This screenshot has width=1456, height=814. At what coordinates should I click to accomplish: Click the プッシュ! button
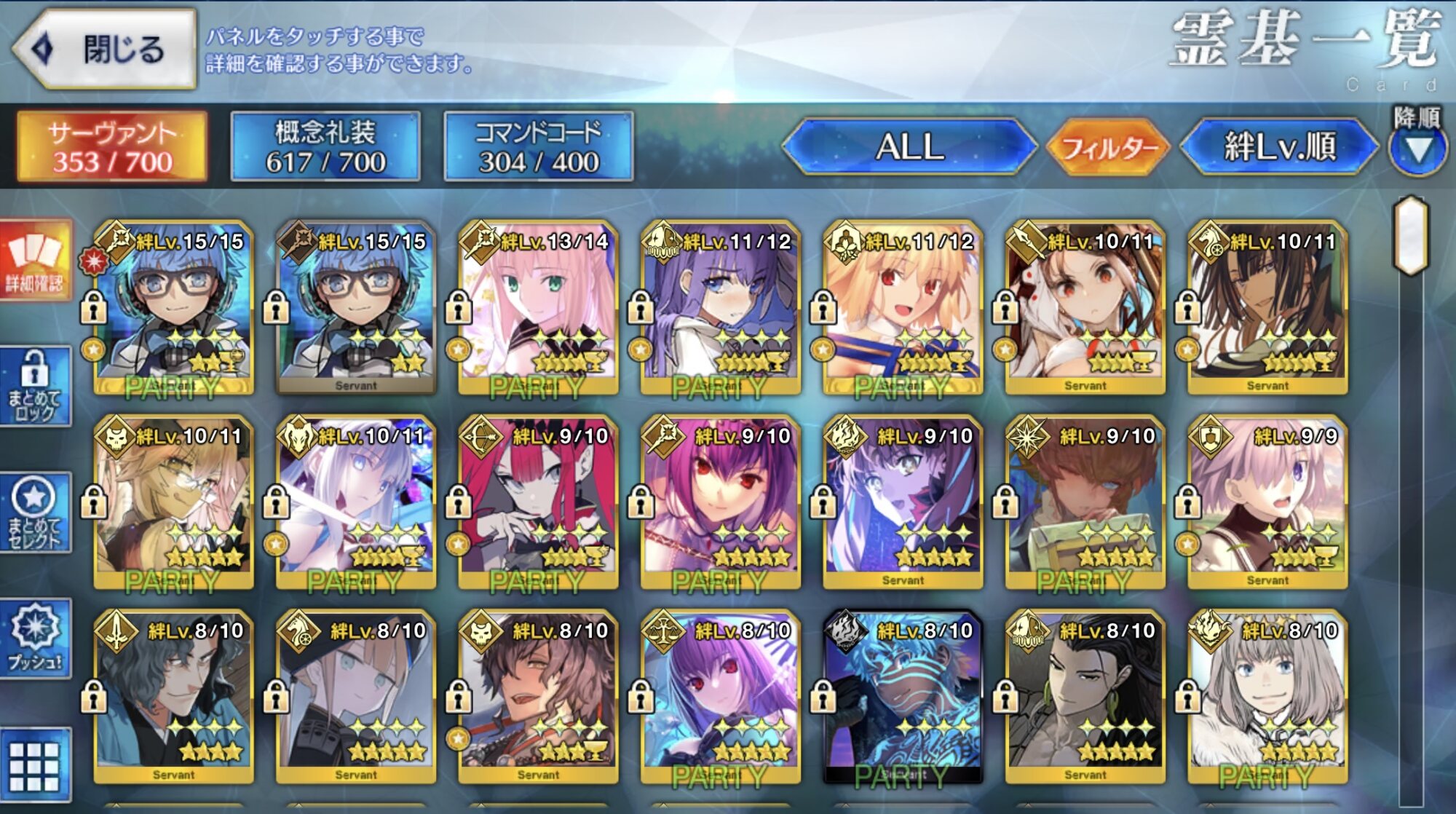(x=35, y=638)
